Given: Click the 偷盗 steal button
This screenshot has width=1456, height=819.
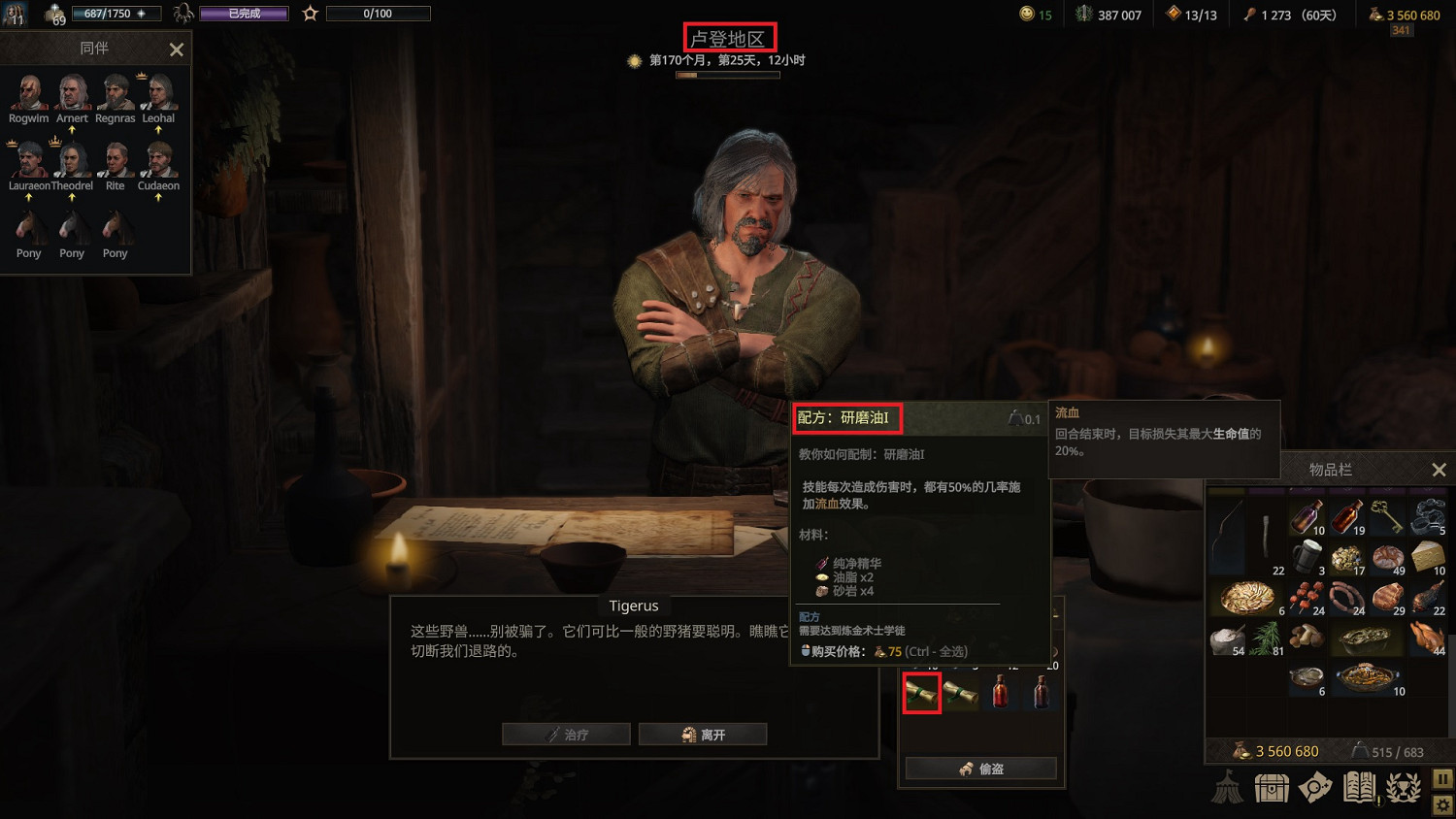Looking at the screenshot, I should pos(979,768).
